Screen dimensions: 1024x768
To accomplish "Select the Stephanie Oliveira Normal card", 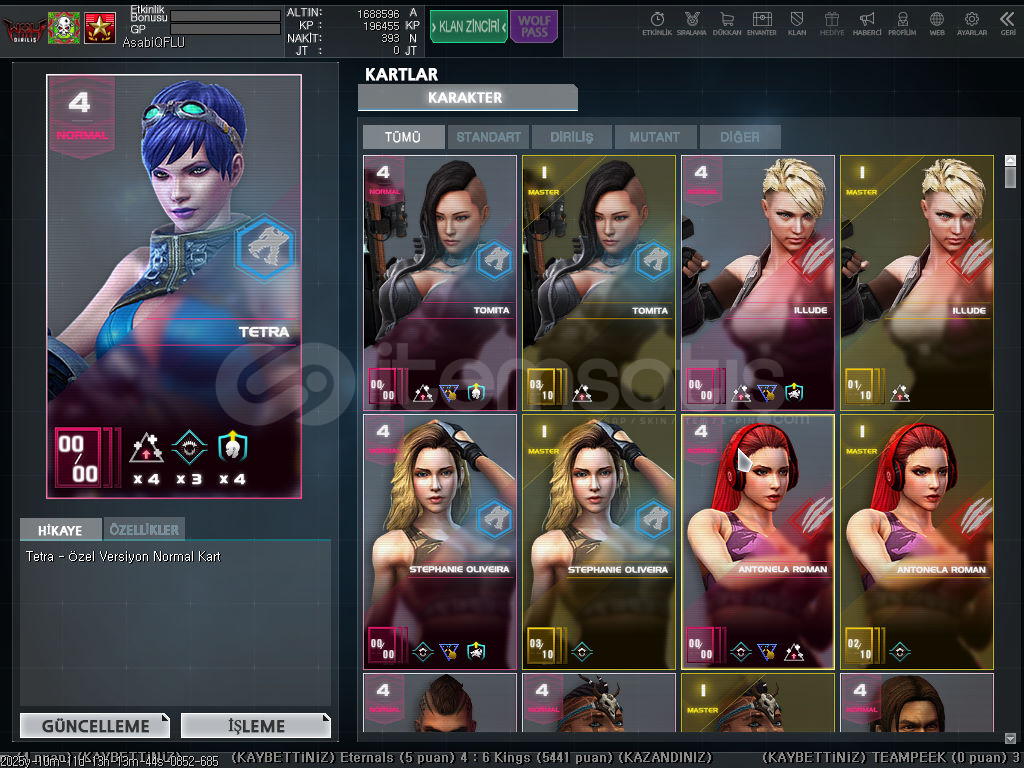I will click(440, 541).
